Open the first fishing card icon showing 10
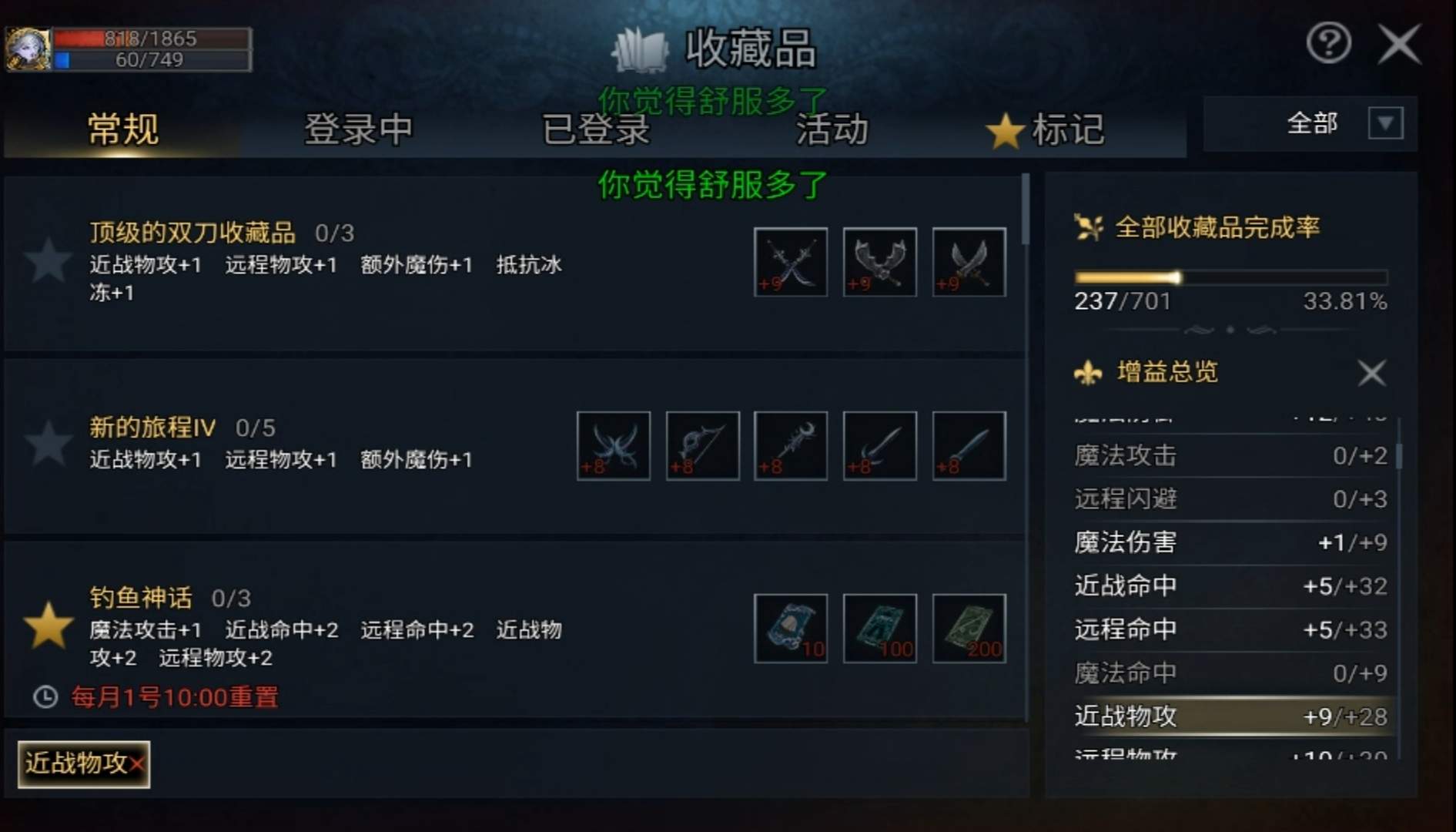Screen dimensions: 1456x832 tap(790, 629)
